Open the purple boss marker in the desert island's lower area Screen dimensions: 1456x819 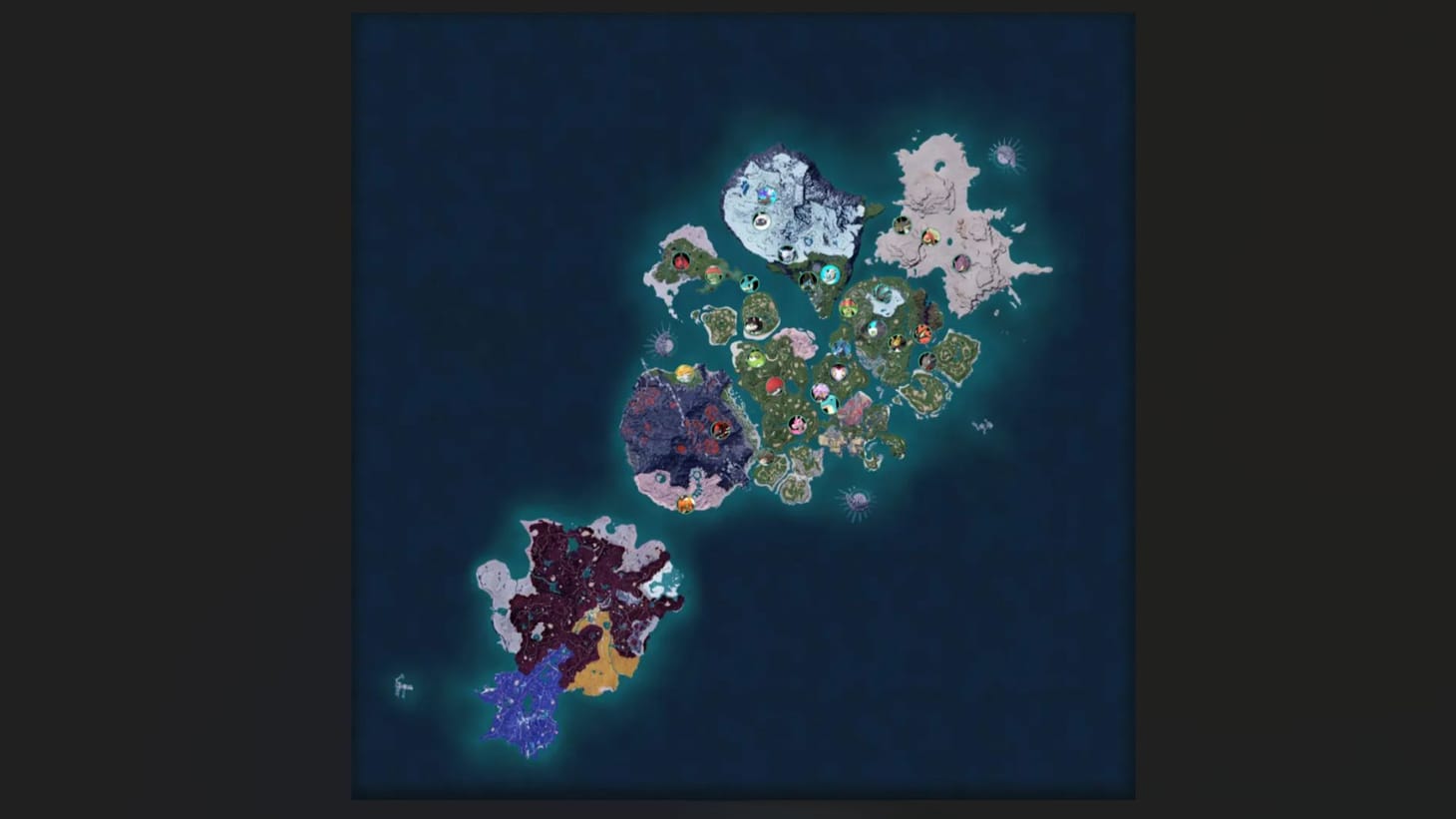pyautogui.click(x=960, y=263)
